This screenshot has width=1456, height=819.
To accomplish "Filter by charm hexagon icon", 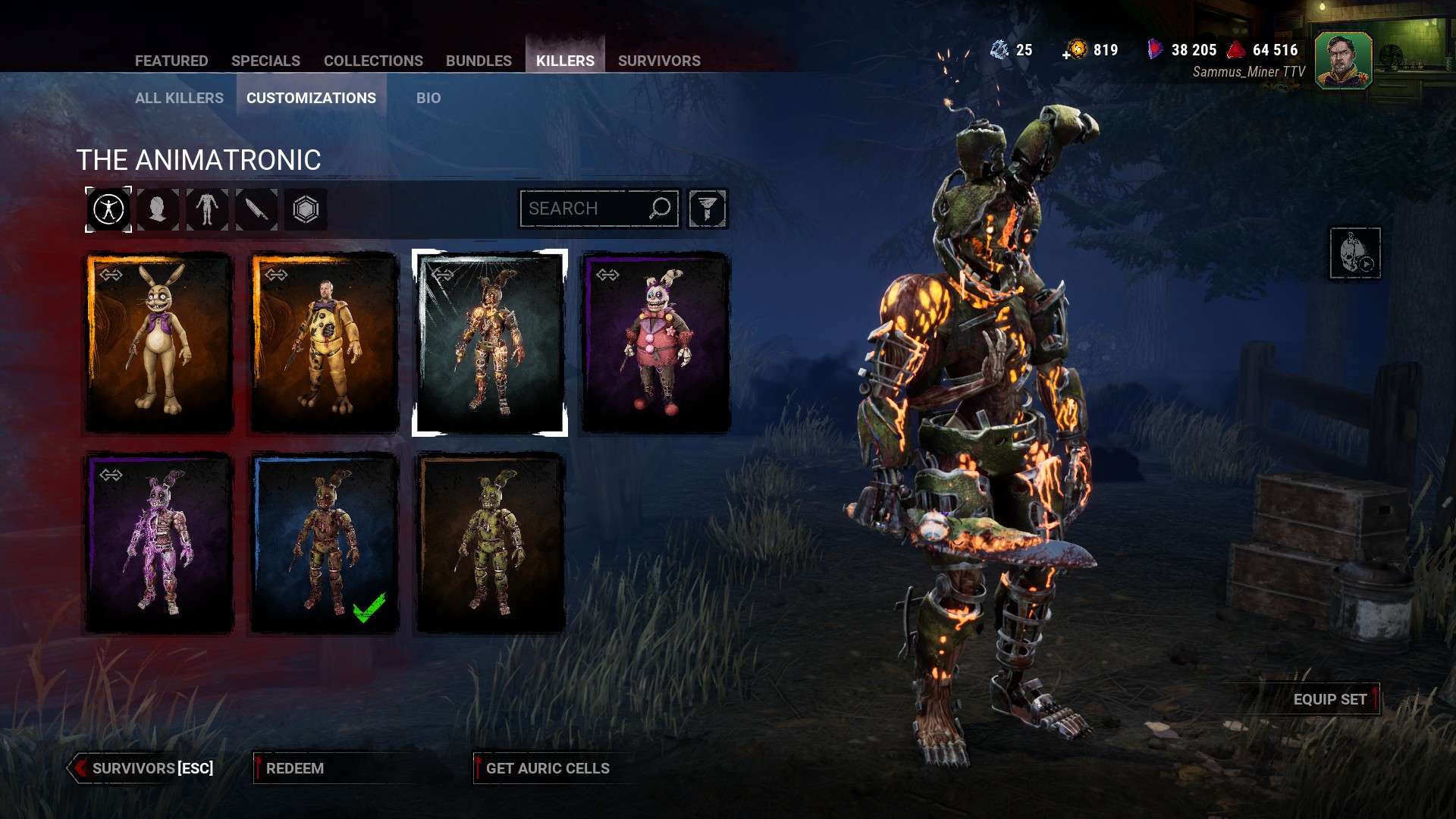I will [x=306, y=209].
